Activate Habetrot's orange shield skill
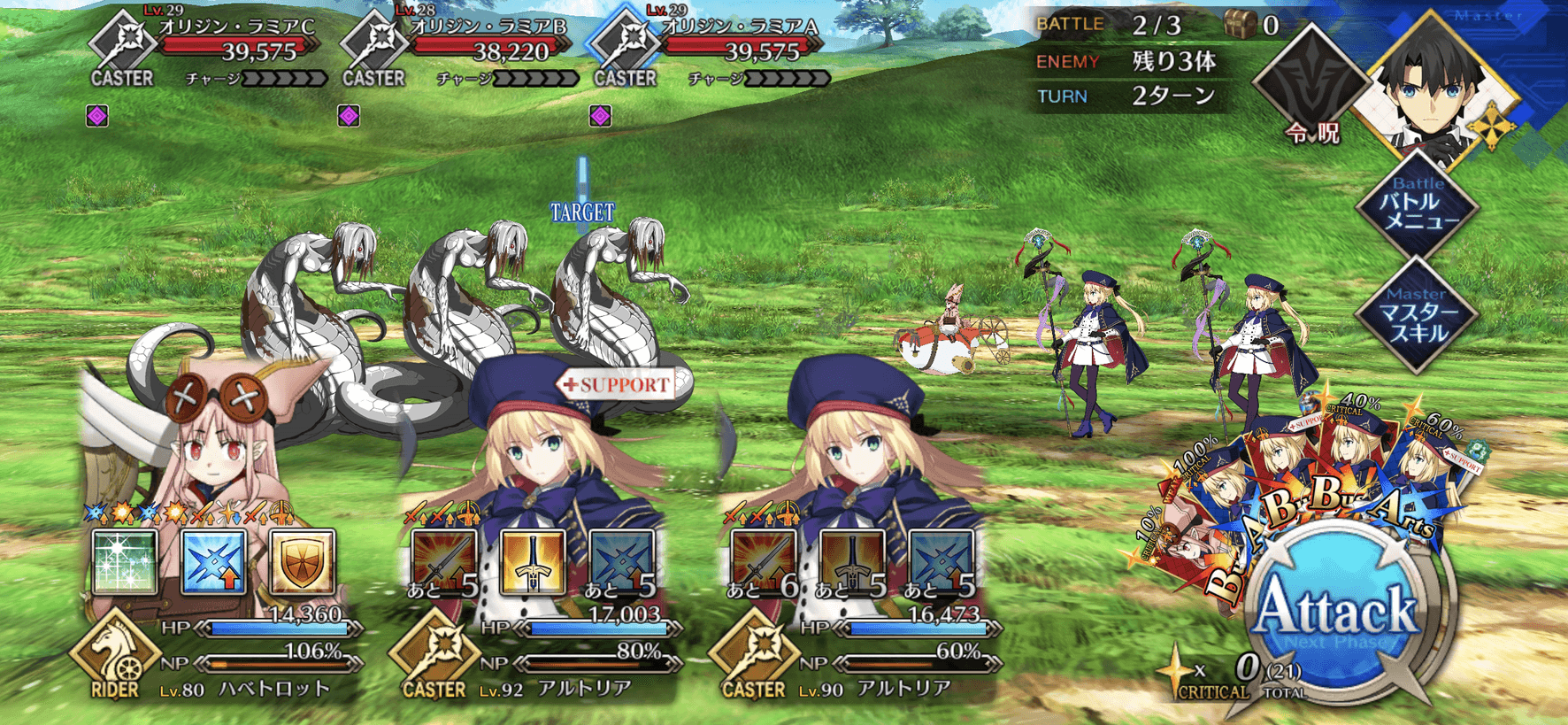This screenshot has height=725, width=1568. point(302,562)
